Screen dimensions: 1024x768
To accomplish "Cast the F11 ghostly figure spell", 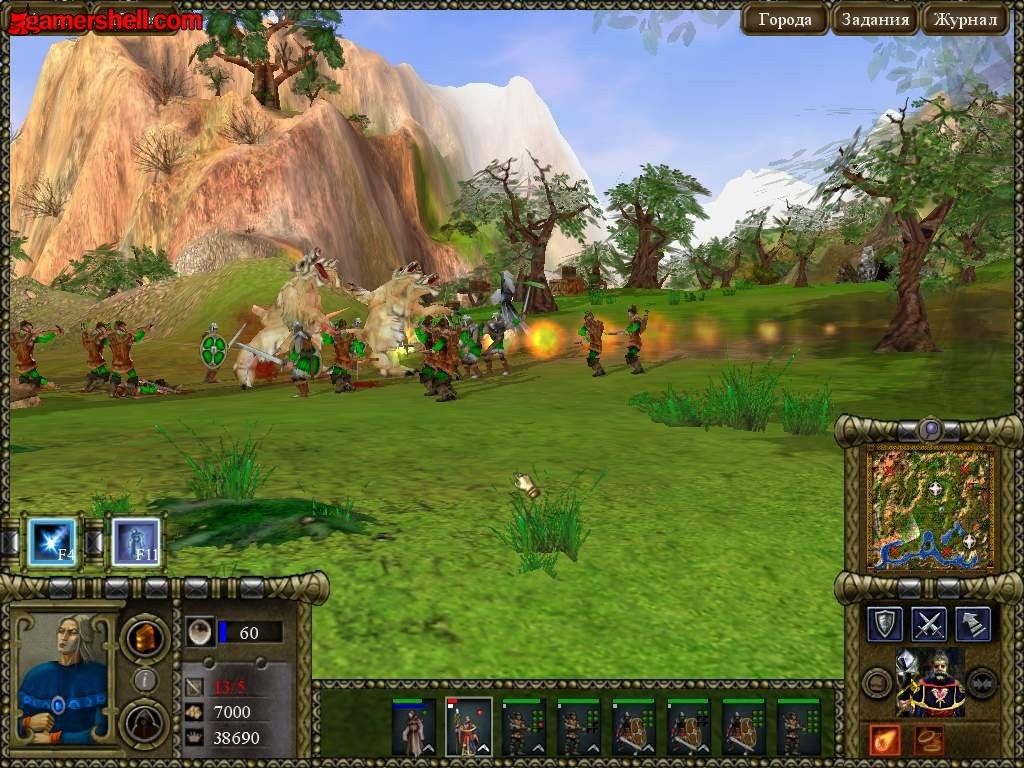I will click(x=135, y=541).
